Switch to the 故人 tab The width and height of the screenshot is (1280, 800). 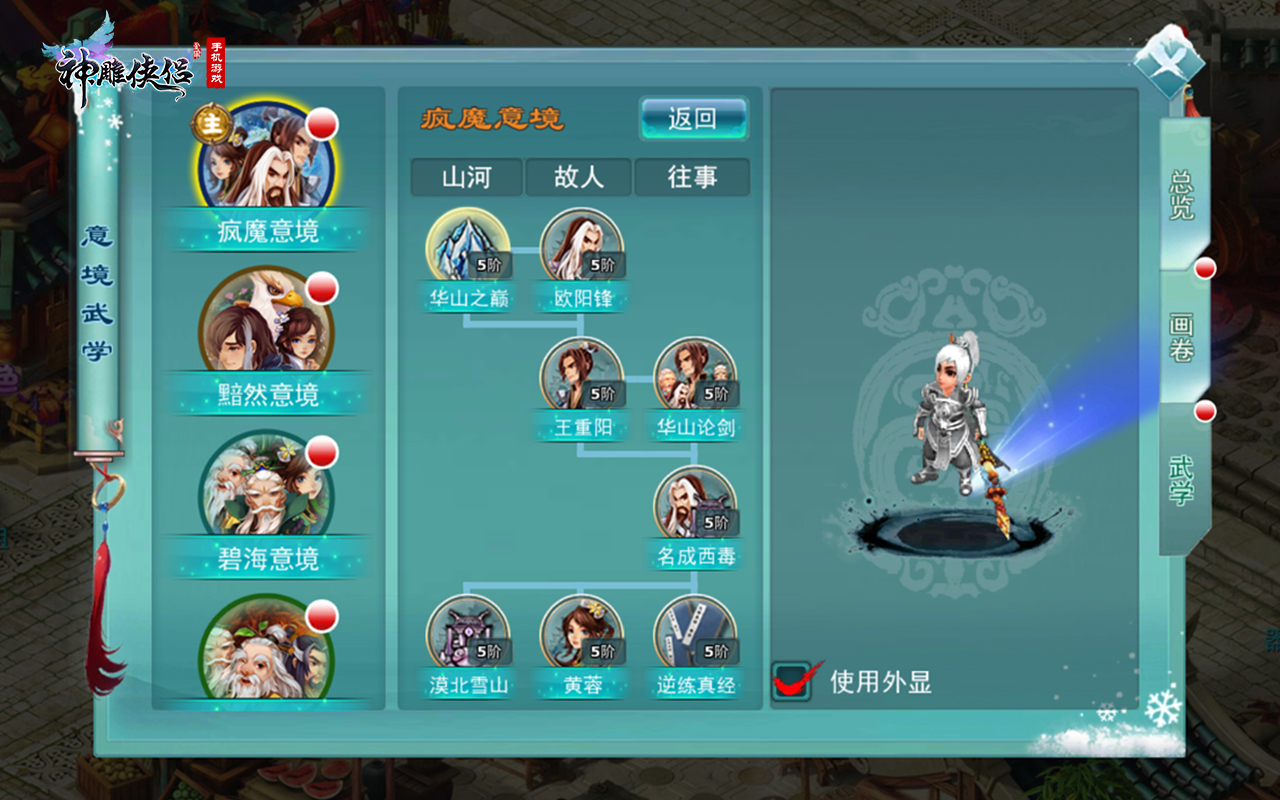(580, 177)
